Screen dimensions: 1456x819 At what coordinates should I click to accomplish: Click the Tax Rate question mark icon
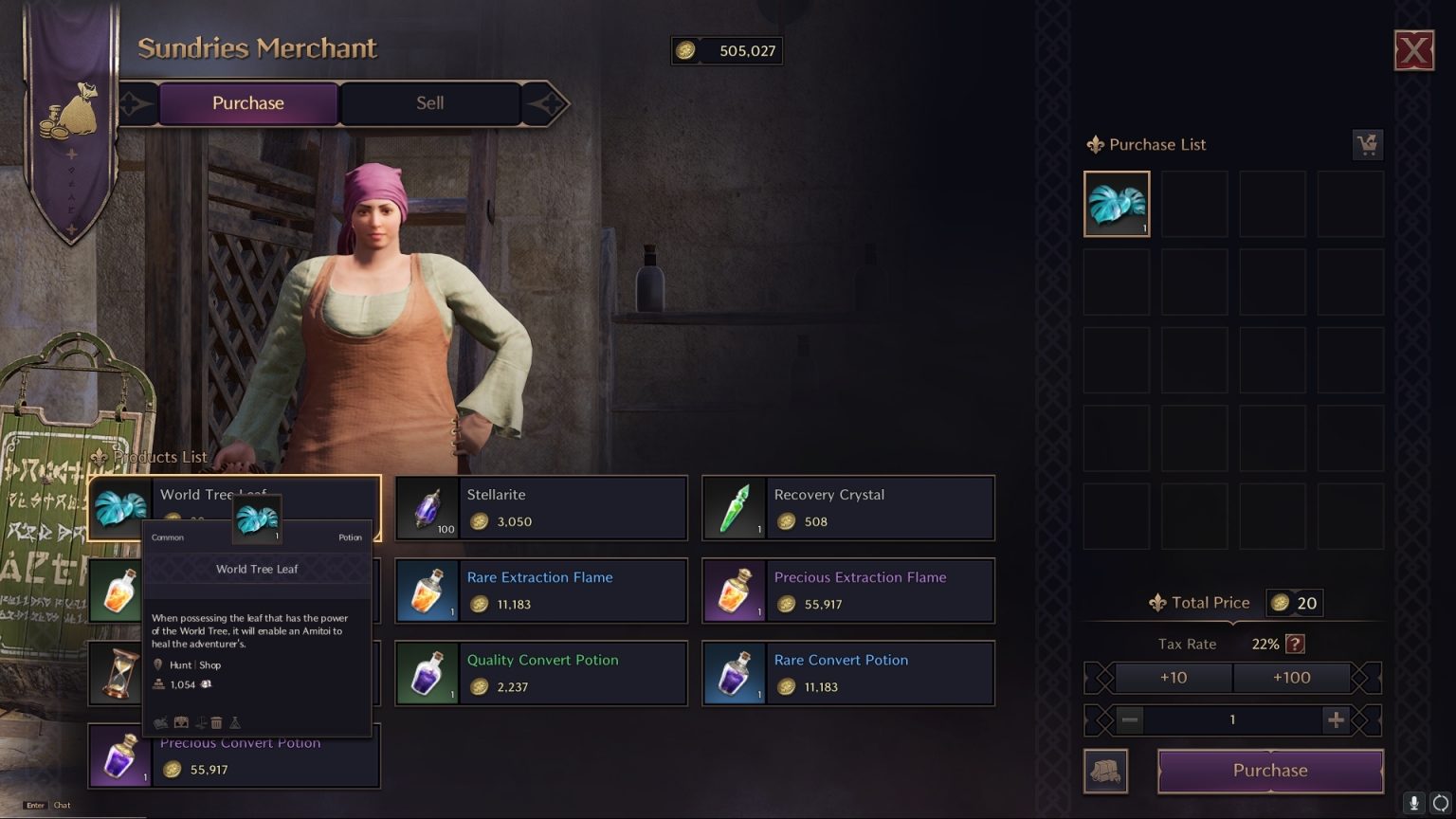pos(1295,644)
